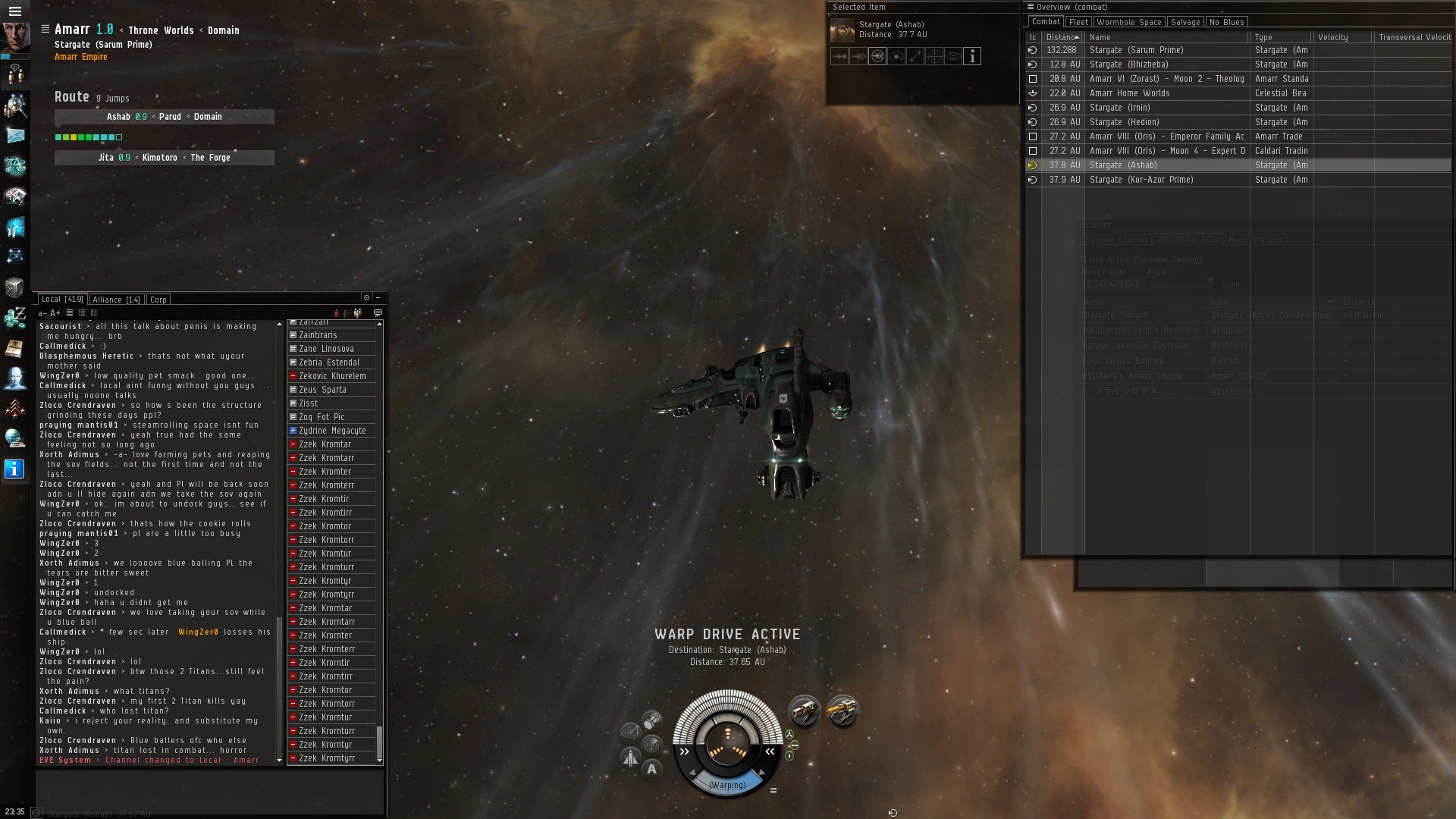Screen dimensions: 1456x819
Task: Choose the No Blues overview tab
Action: [1226, 22]
